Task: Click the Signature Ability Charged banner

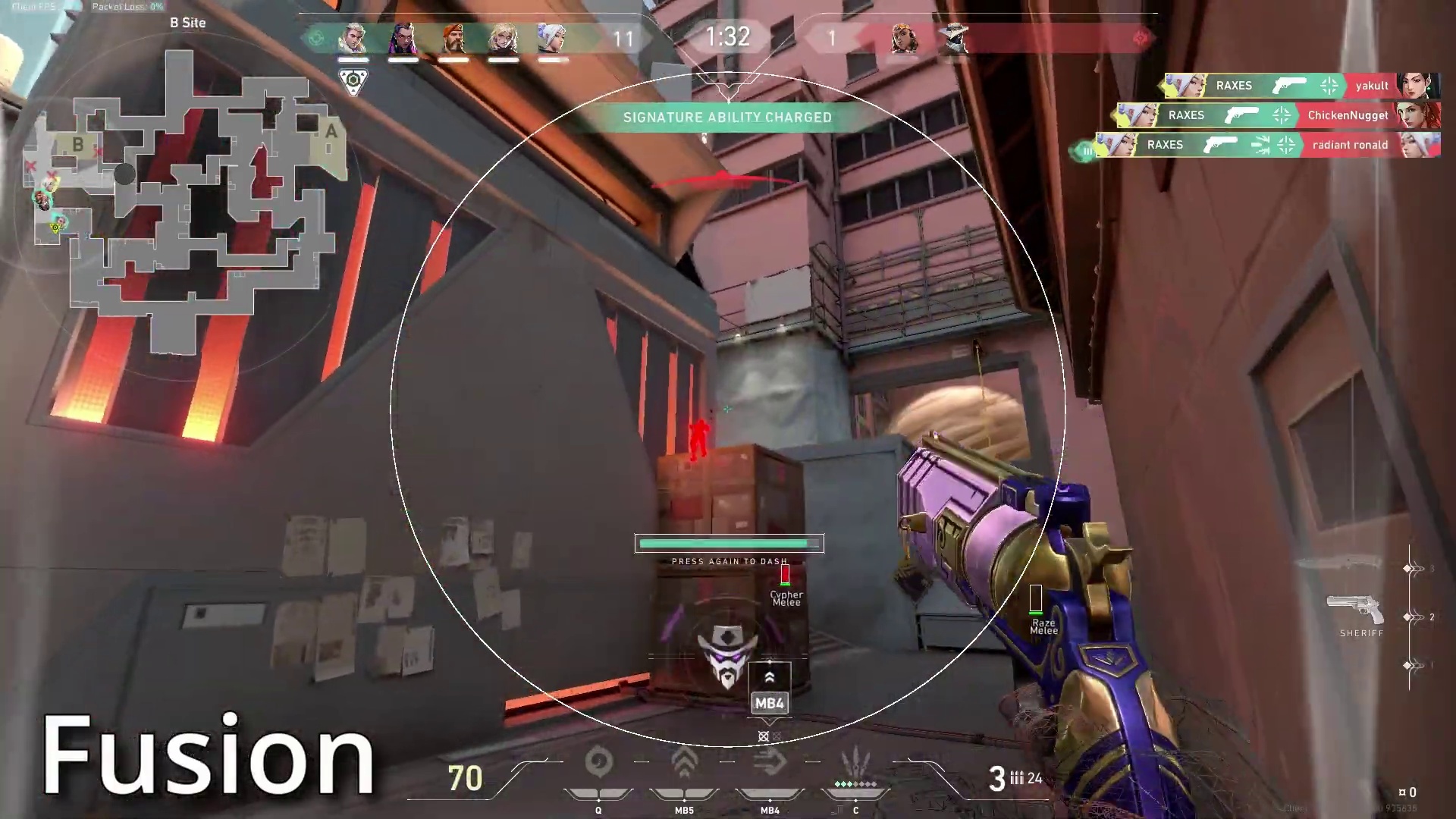Action: [x=728, y=118]
